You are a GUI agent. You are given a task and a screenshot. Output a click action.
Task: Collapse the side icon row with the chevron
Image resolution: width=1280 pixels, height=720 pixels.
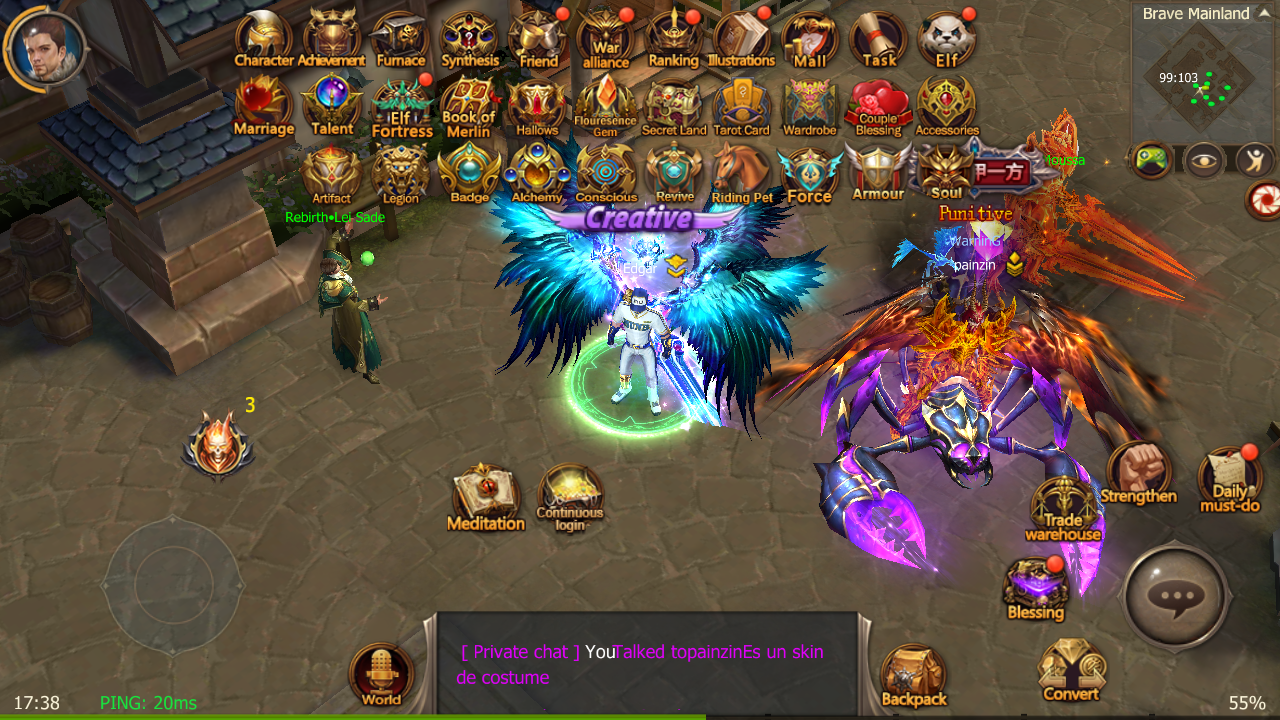1127,160
